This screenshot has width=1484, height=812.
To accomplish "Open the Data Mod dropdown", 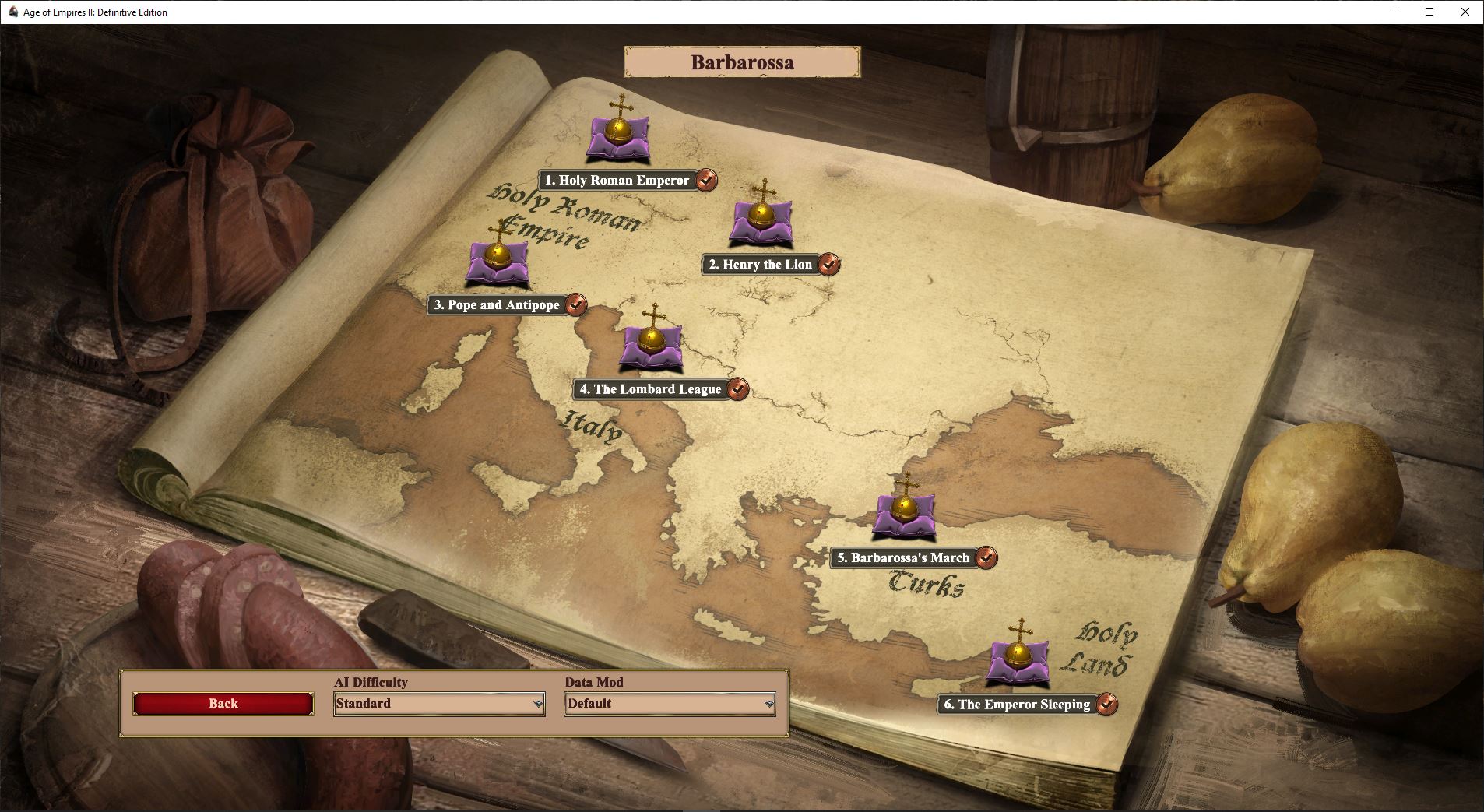I will click(x=670, y=704).
